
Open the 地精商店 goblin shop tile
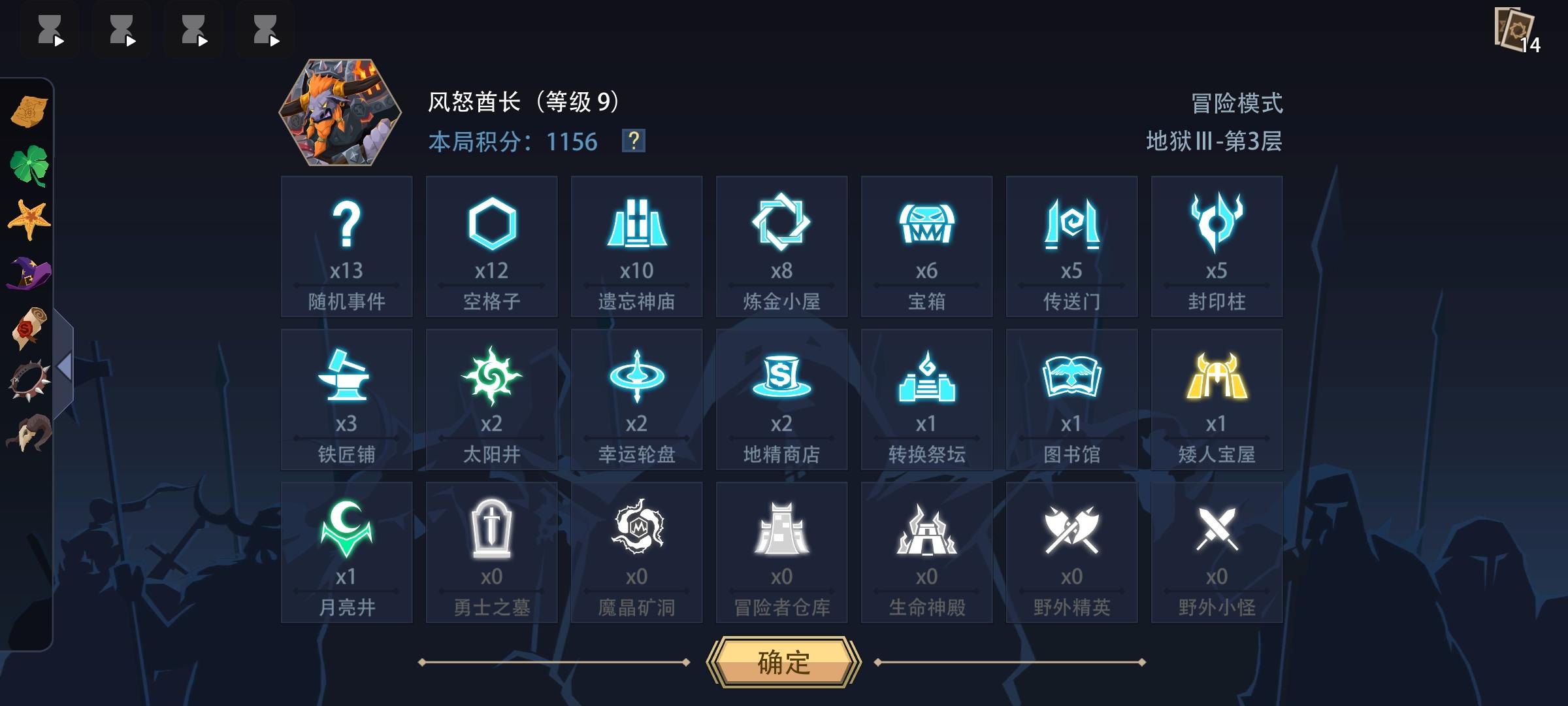[781, 399]
